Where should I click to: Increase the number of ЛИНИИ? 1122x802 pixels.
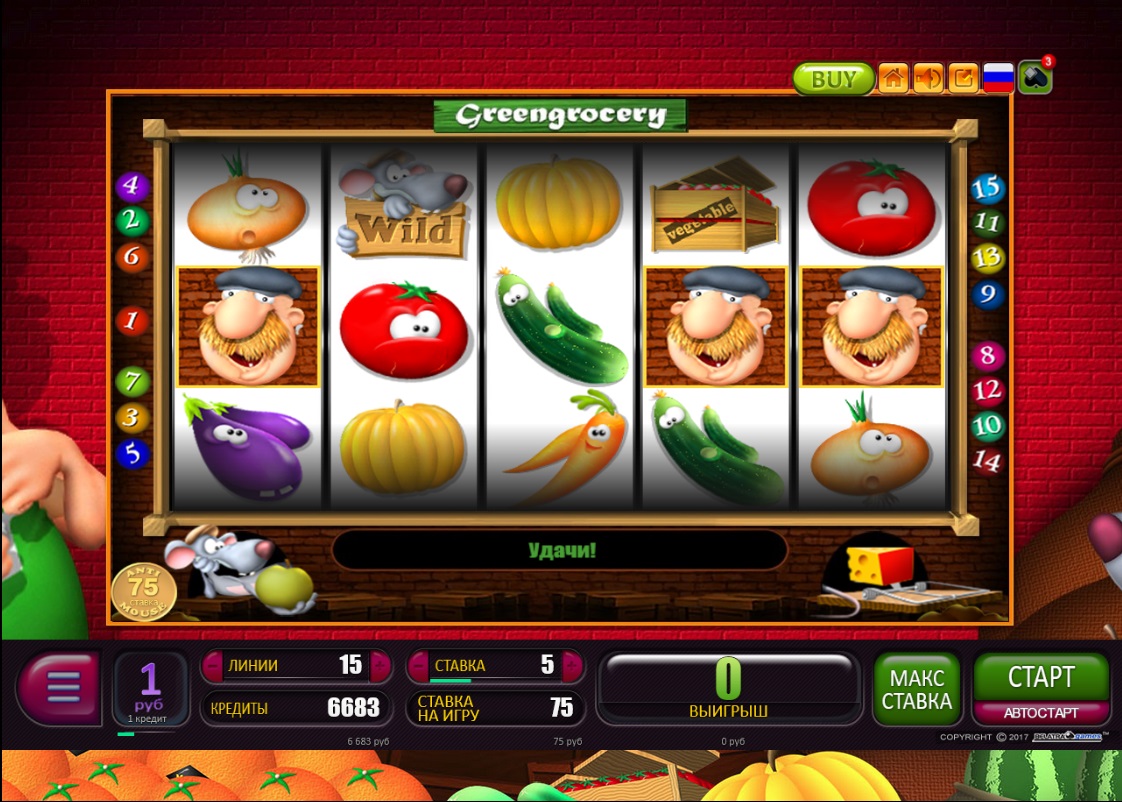[x=380, y=665]
